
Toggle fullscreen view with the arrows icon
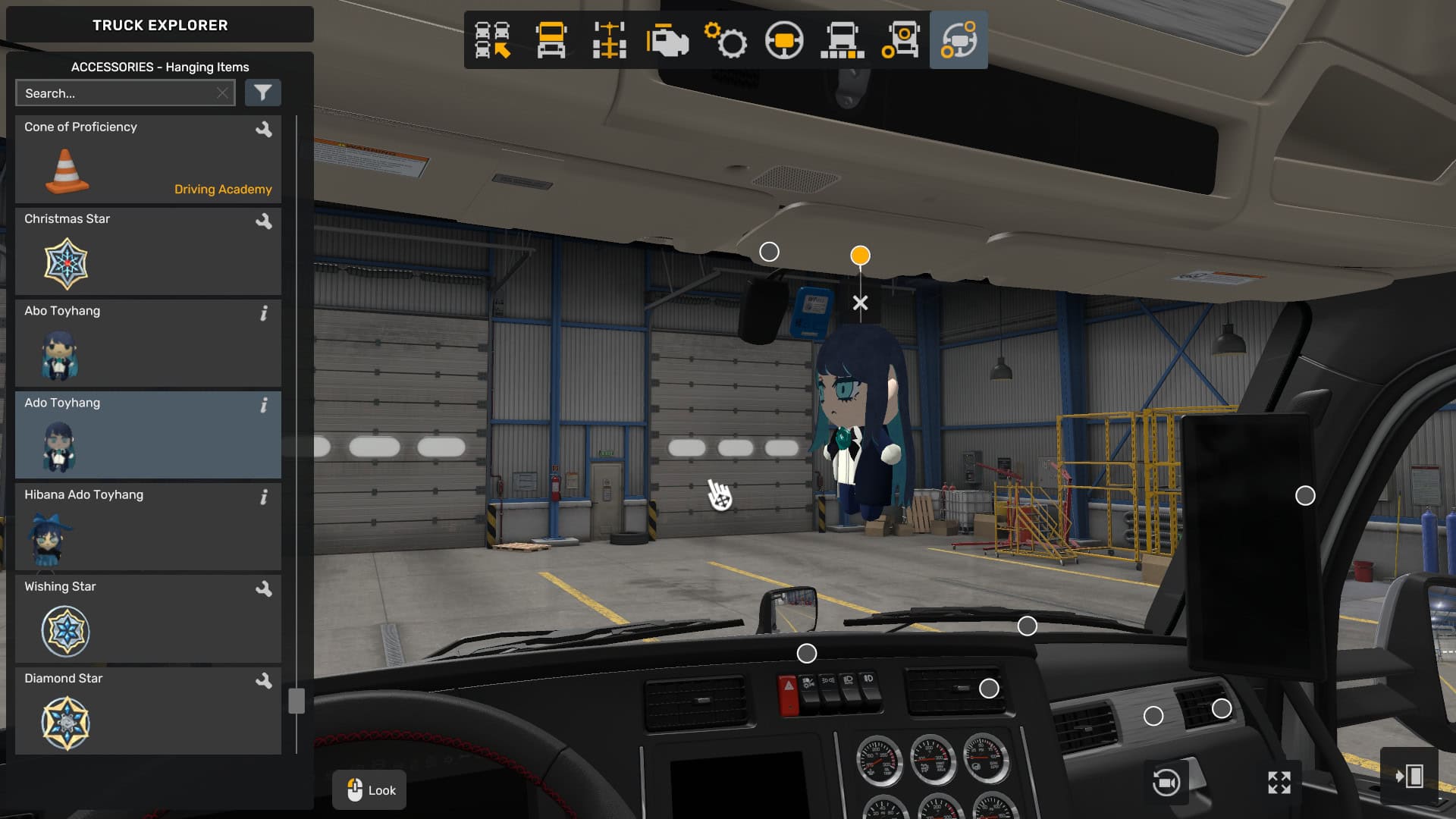point(1279,783)
